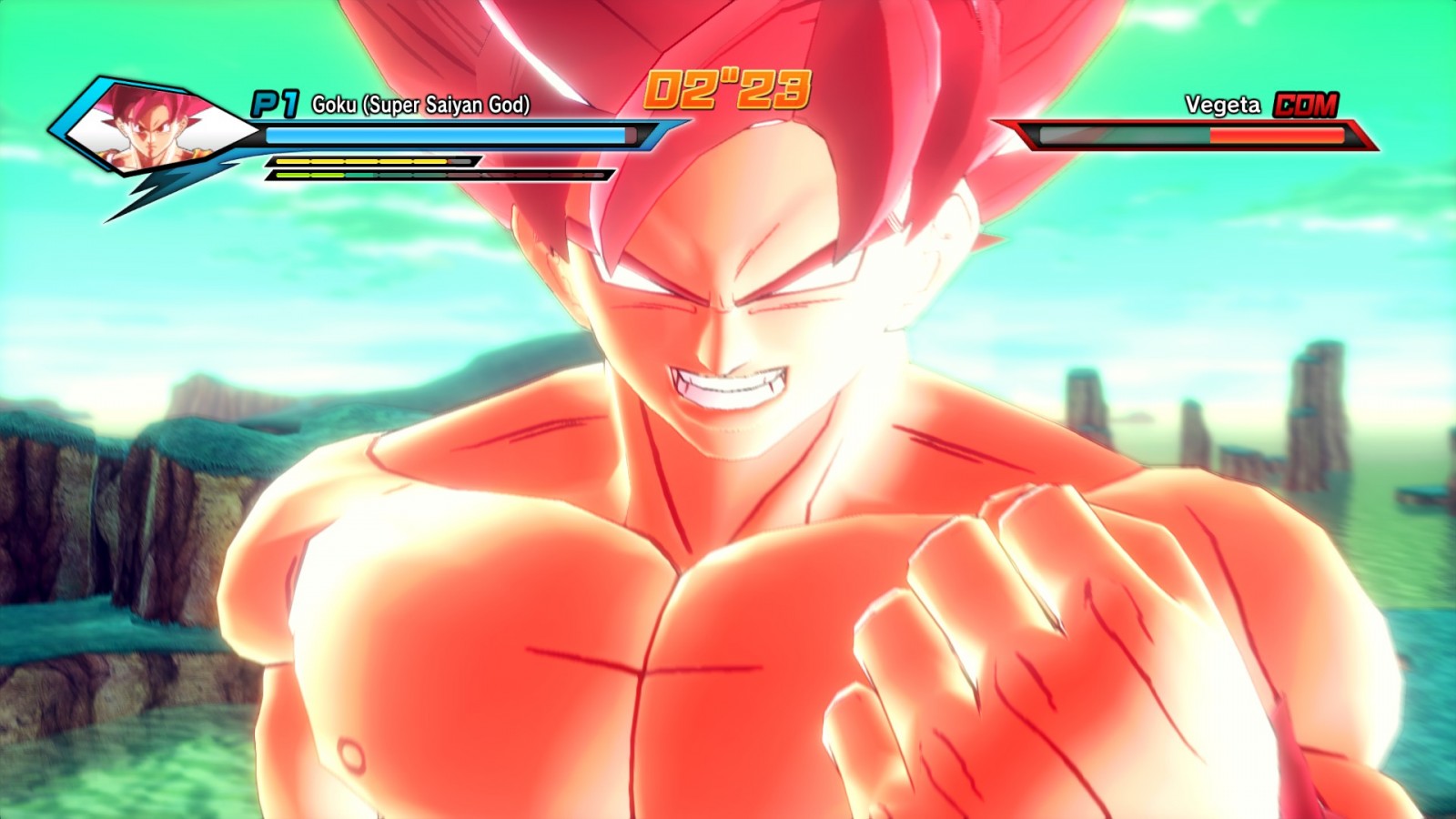The width and height of the screenshot is (1456, 819).
Task: Expand Goku's ki gauge segments
Action: (364, 160)
